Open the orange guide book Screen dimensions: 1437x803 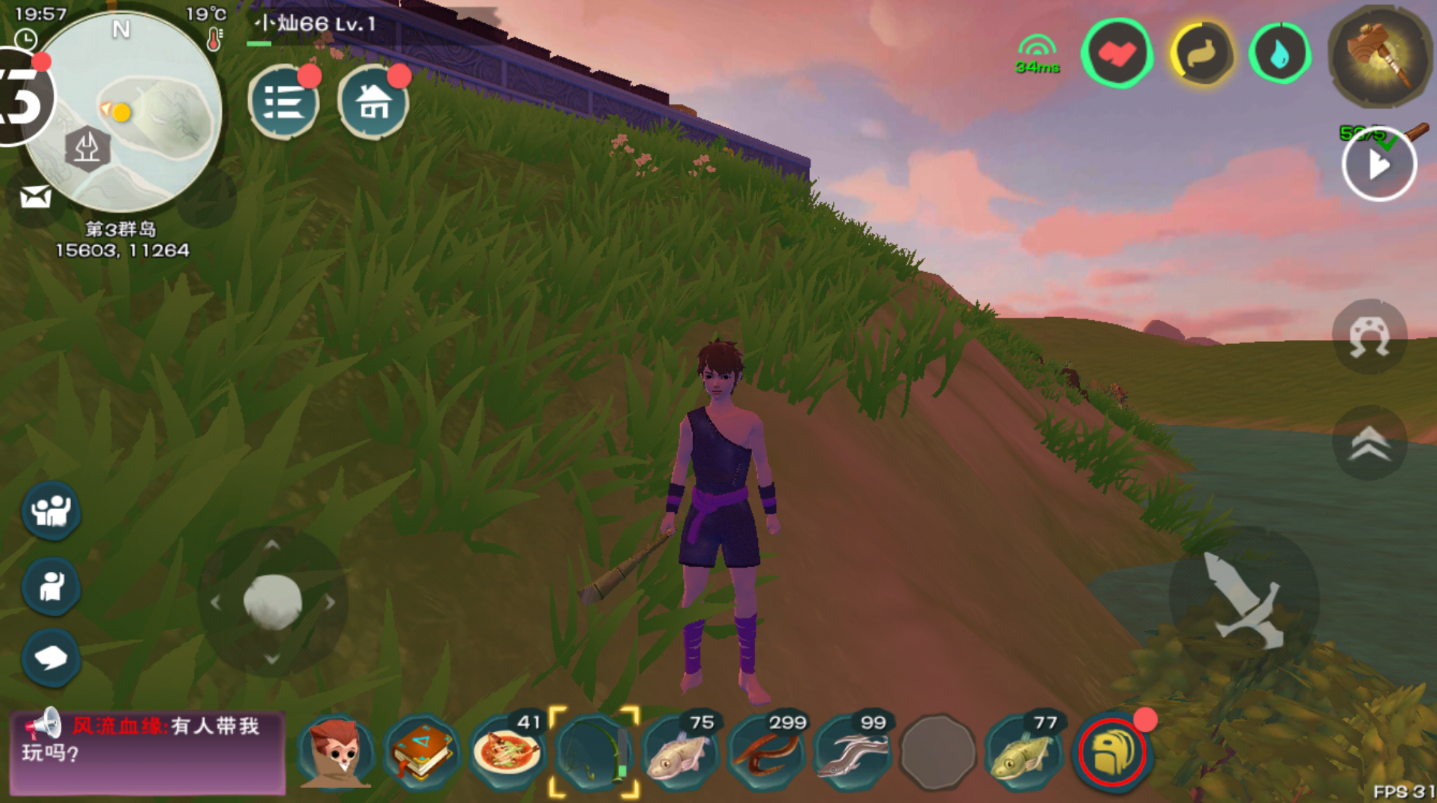click(422, 753)
